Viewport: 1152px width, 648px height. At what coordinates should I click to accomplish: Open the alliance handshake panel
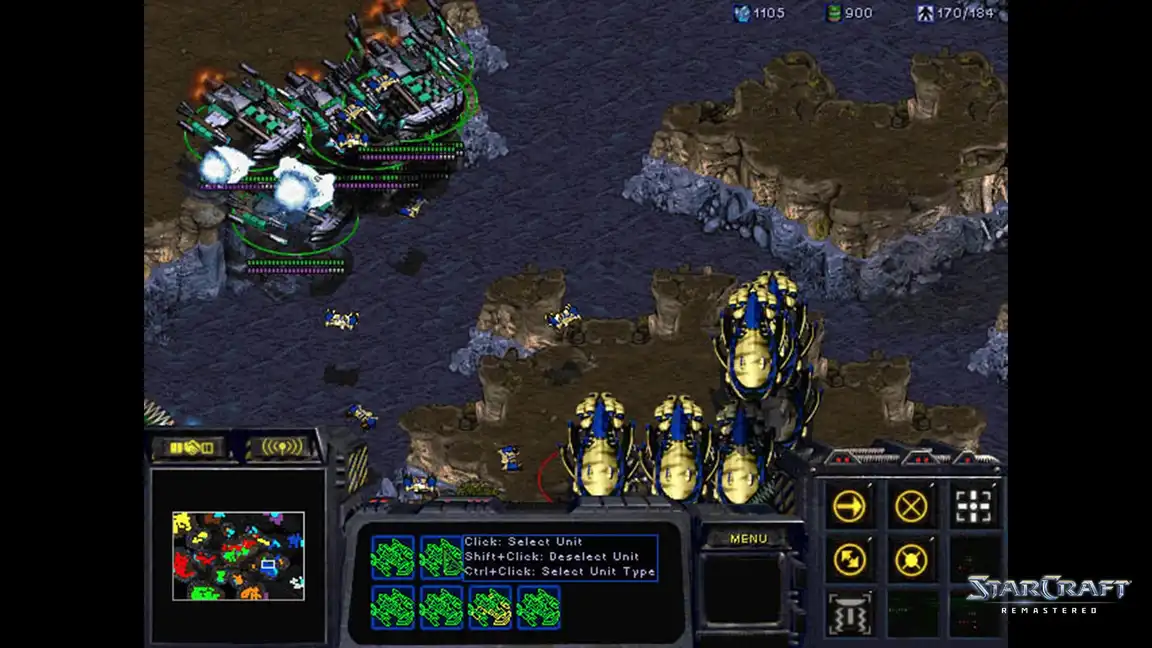point(190,447)
